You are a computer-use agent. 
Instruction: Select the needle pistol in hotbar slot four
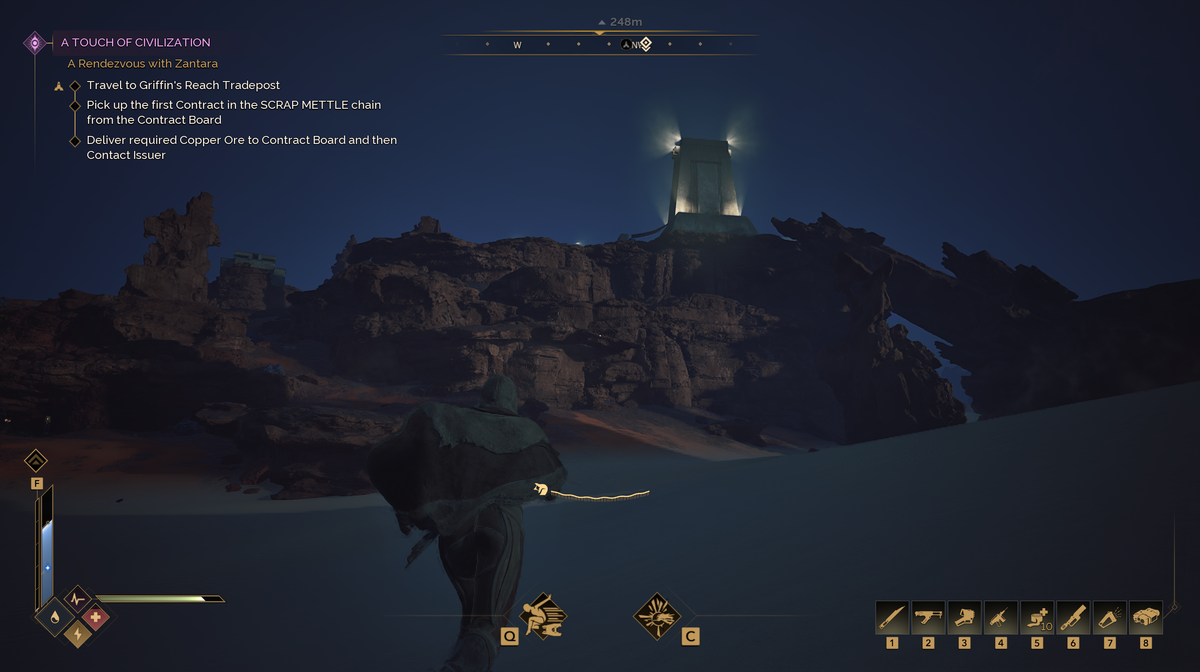(1001, 617)
